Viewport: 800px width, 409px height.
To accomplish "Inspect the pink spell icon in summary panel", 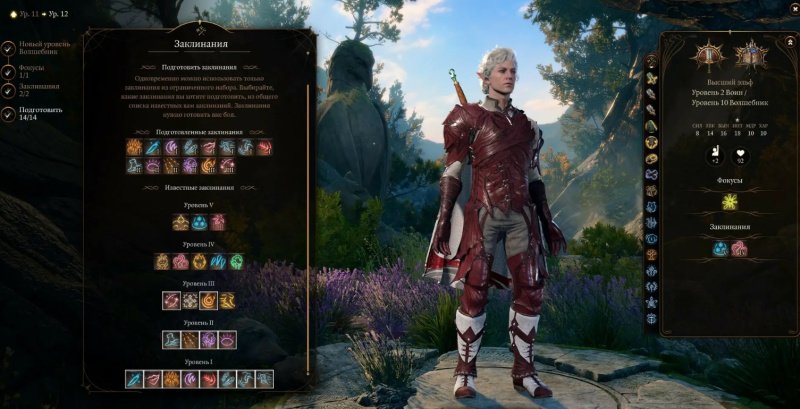I will click(740, 248).
